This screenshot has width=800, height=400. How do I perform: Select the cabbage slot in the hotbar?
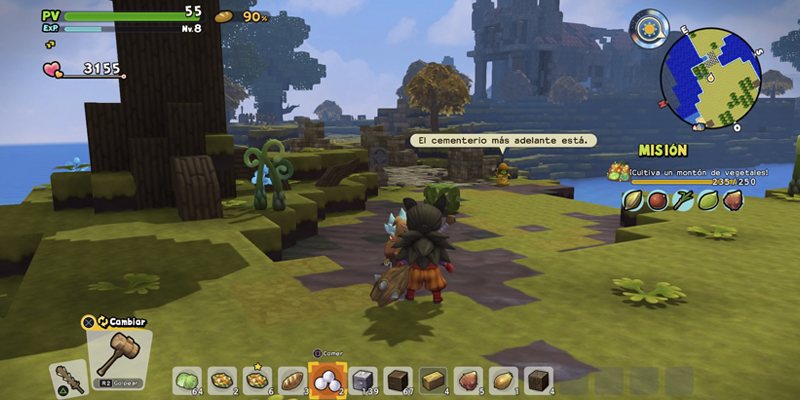pos(187,379)
